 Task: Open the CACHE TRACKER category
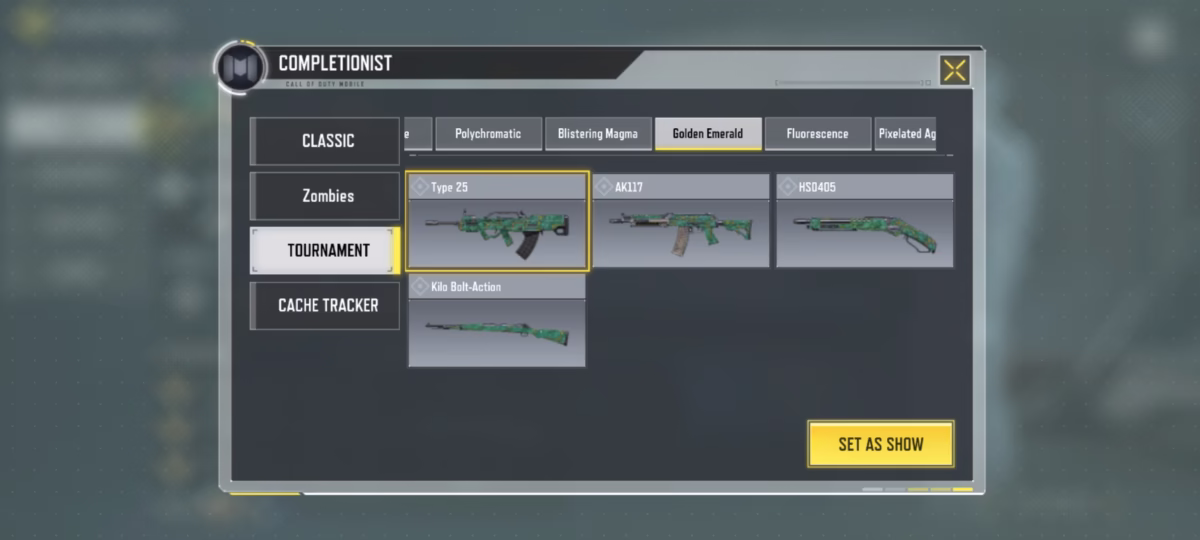click(325, 305)
